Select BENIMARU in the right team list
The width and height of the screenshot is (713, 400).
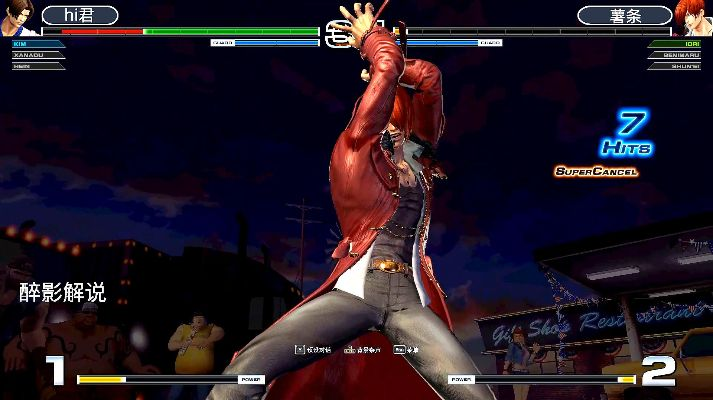680,55
